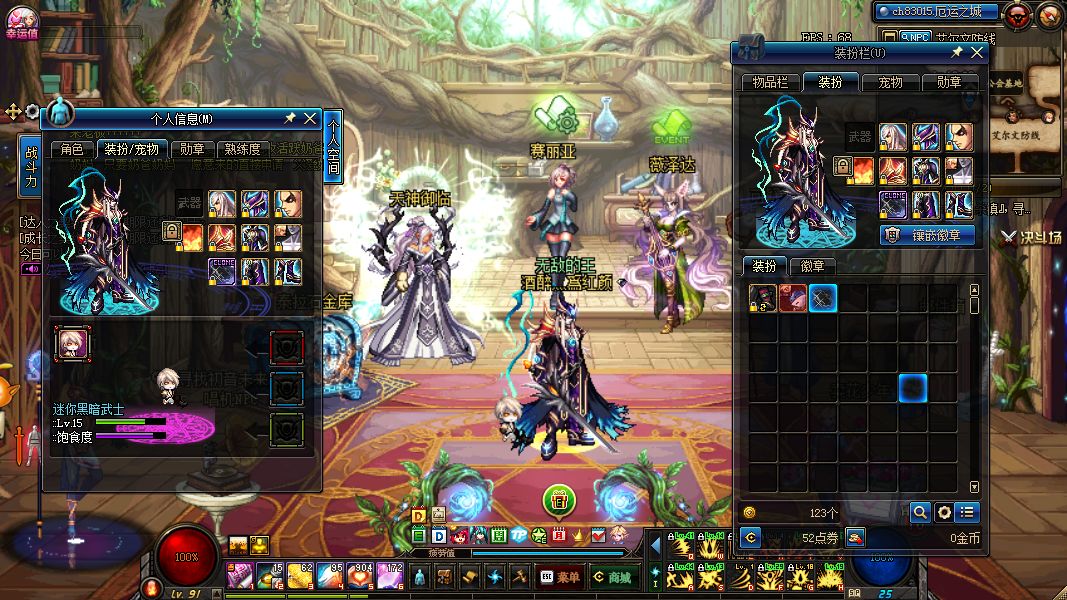Use the gold quickslot item with 62 count
1067x600 pixels.
300,575
